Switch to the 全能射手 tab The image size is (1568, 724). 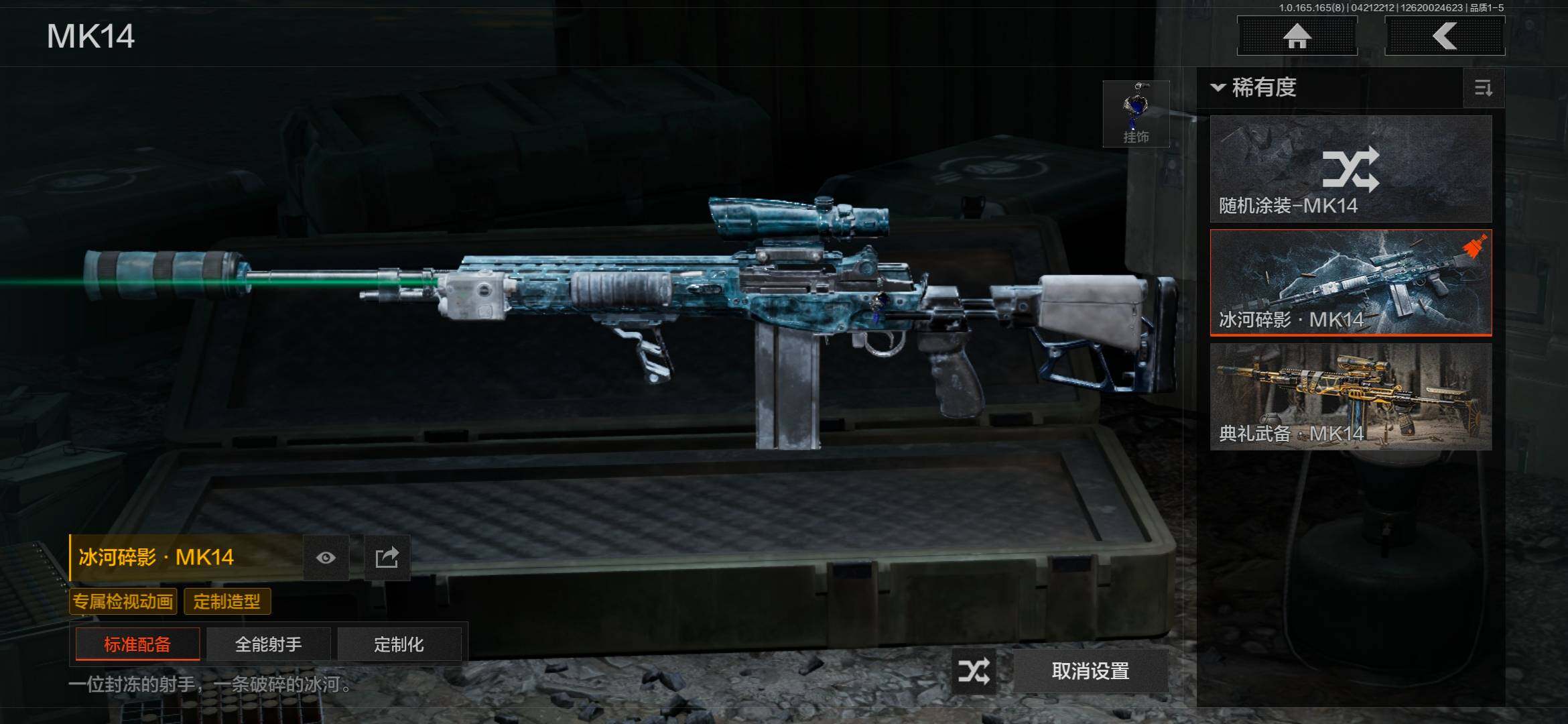[268, 644]
